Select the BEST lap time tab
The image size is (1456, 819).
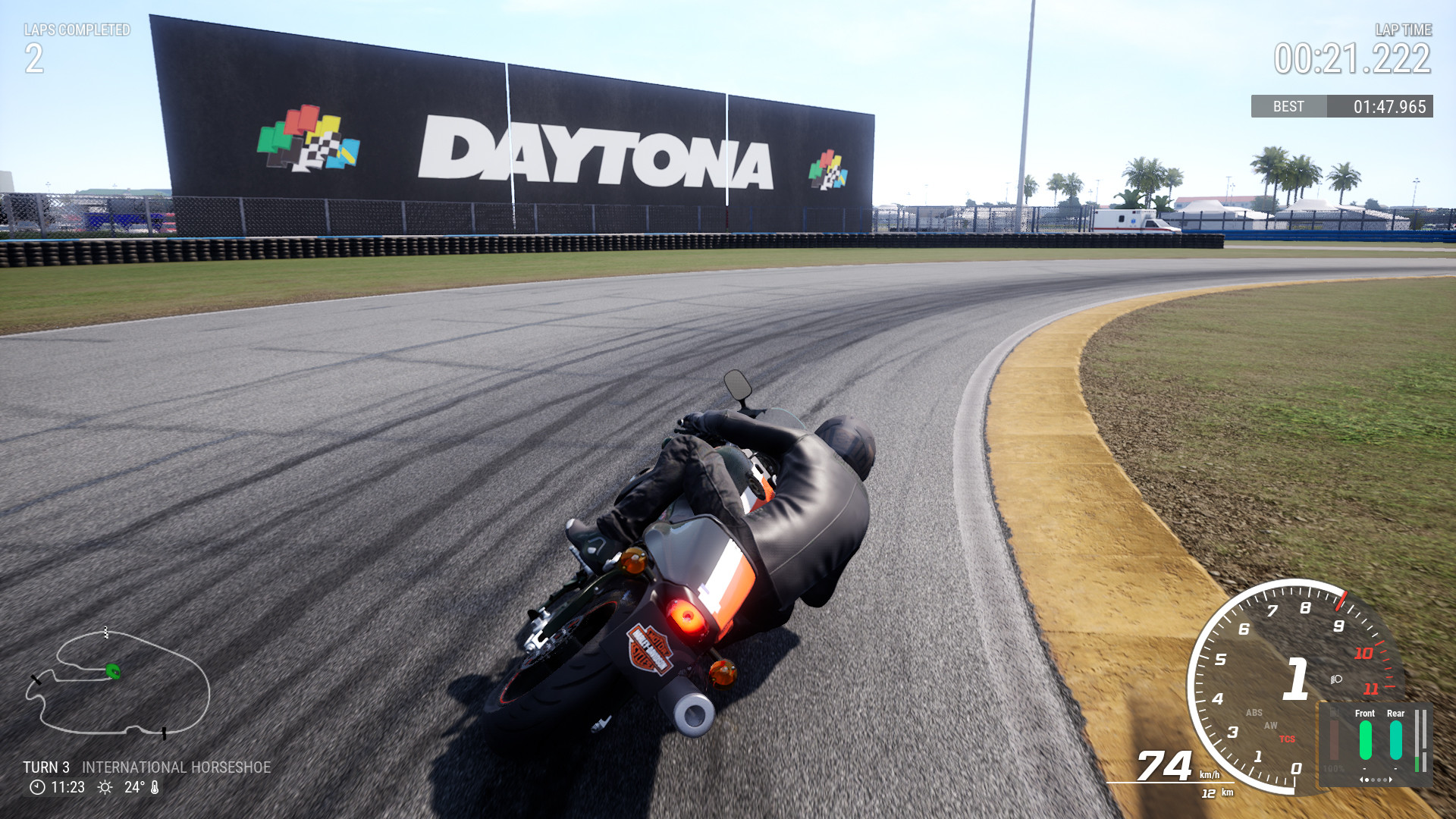pos(1288,107)
